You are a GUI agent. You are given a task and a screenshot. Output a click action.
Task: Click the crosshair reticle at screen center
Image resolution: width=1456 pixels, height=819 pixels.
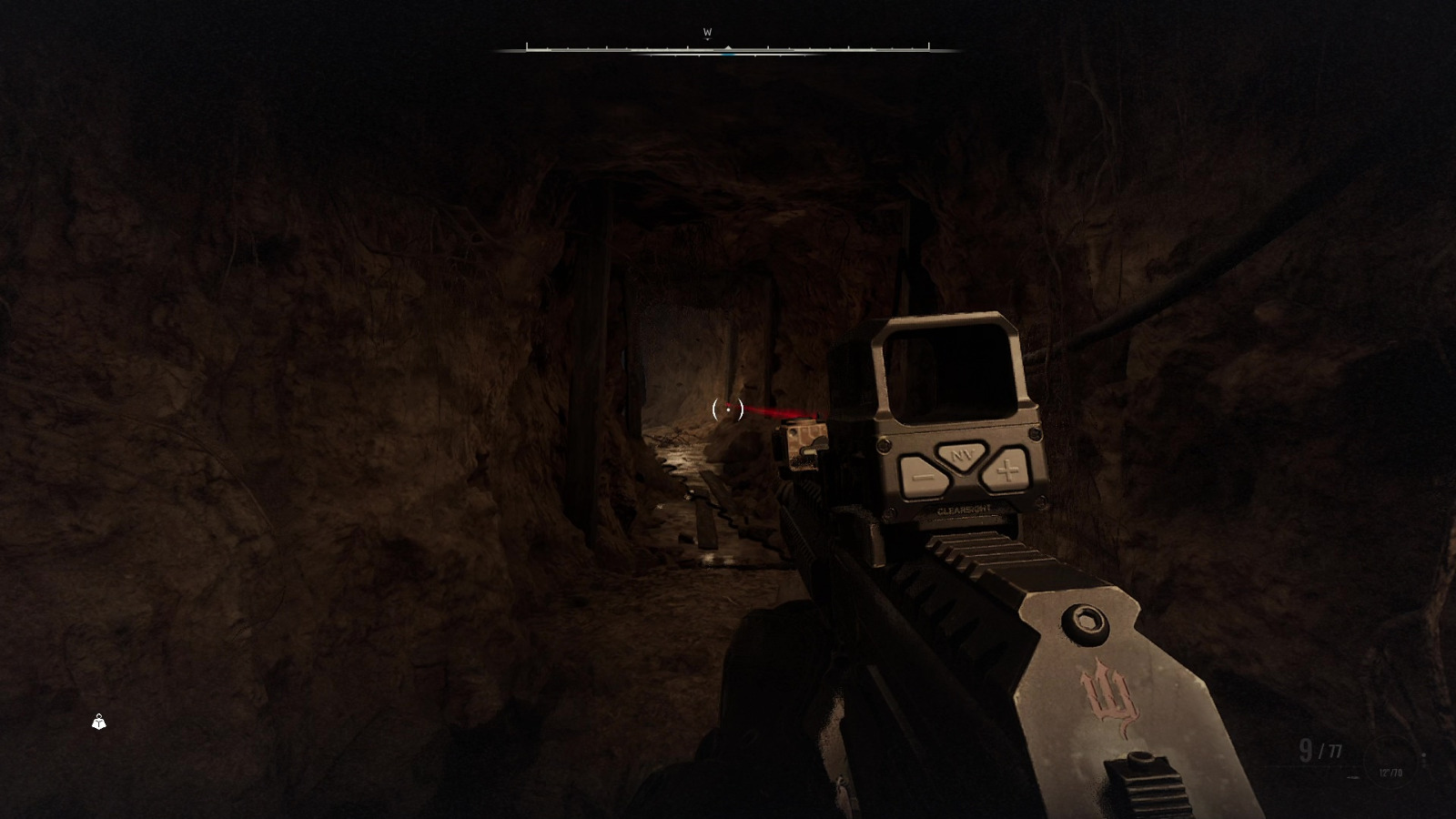728,410
